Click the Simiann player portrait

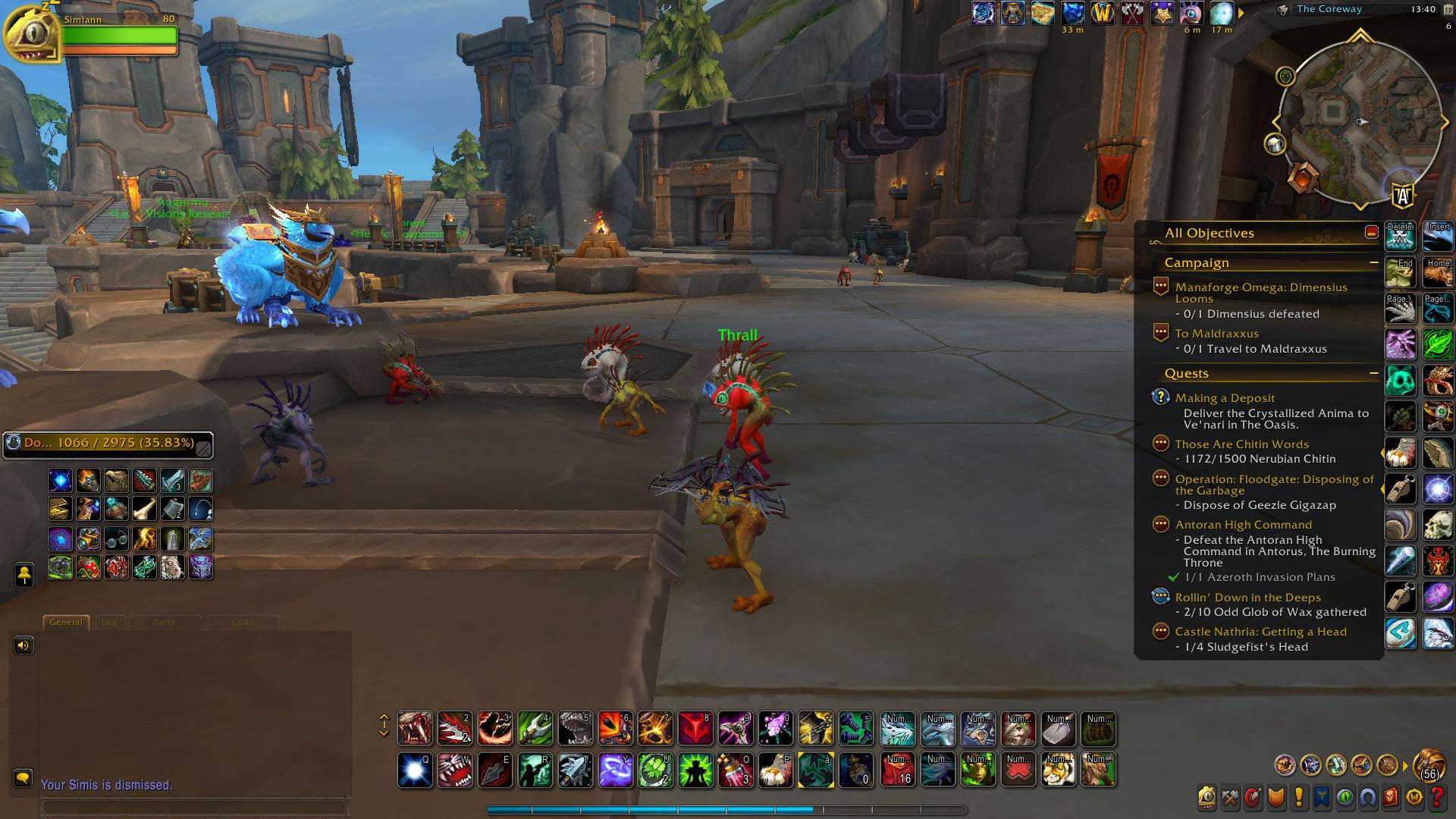tap(30, 34)
